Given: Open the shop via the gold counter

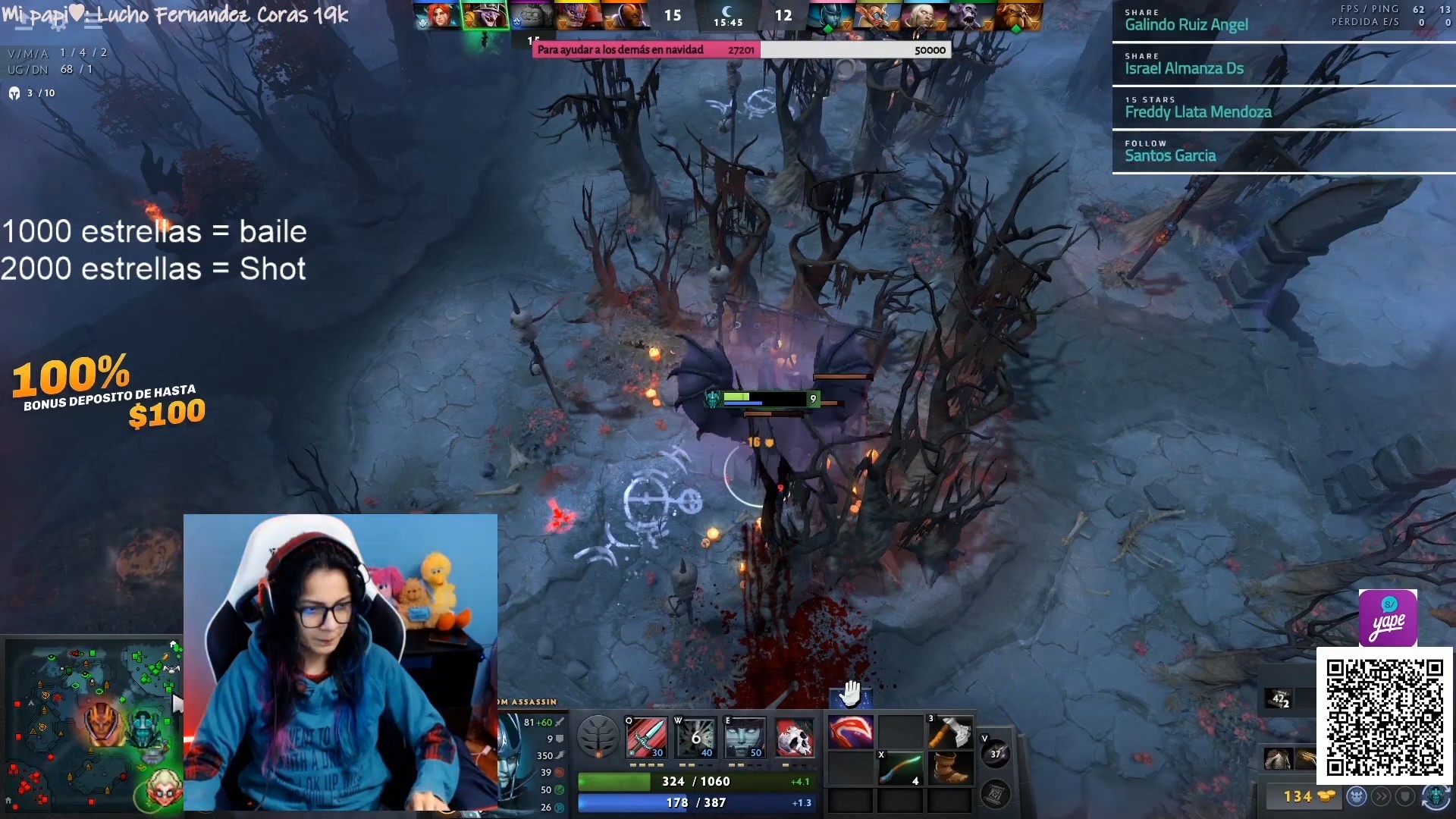Looking at the screenshot, I should click(x=1300, y=796).
